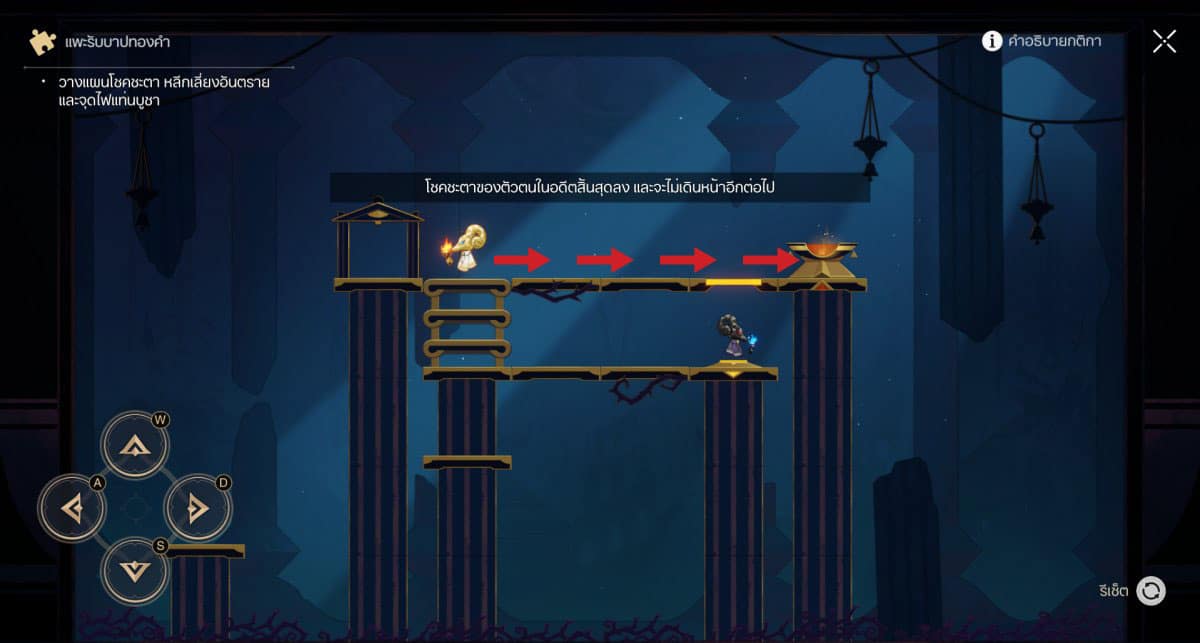This screenshot has height=643, width=1200.
Task: Close the puzzle with the X button
Action: coord(1164,41)
